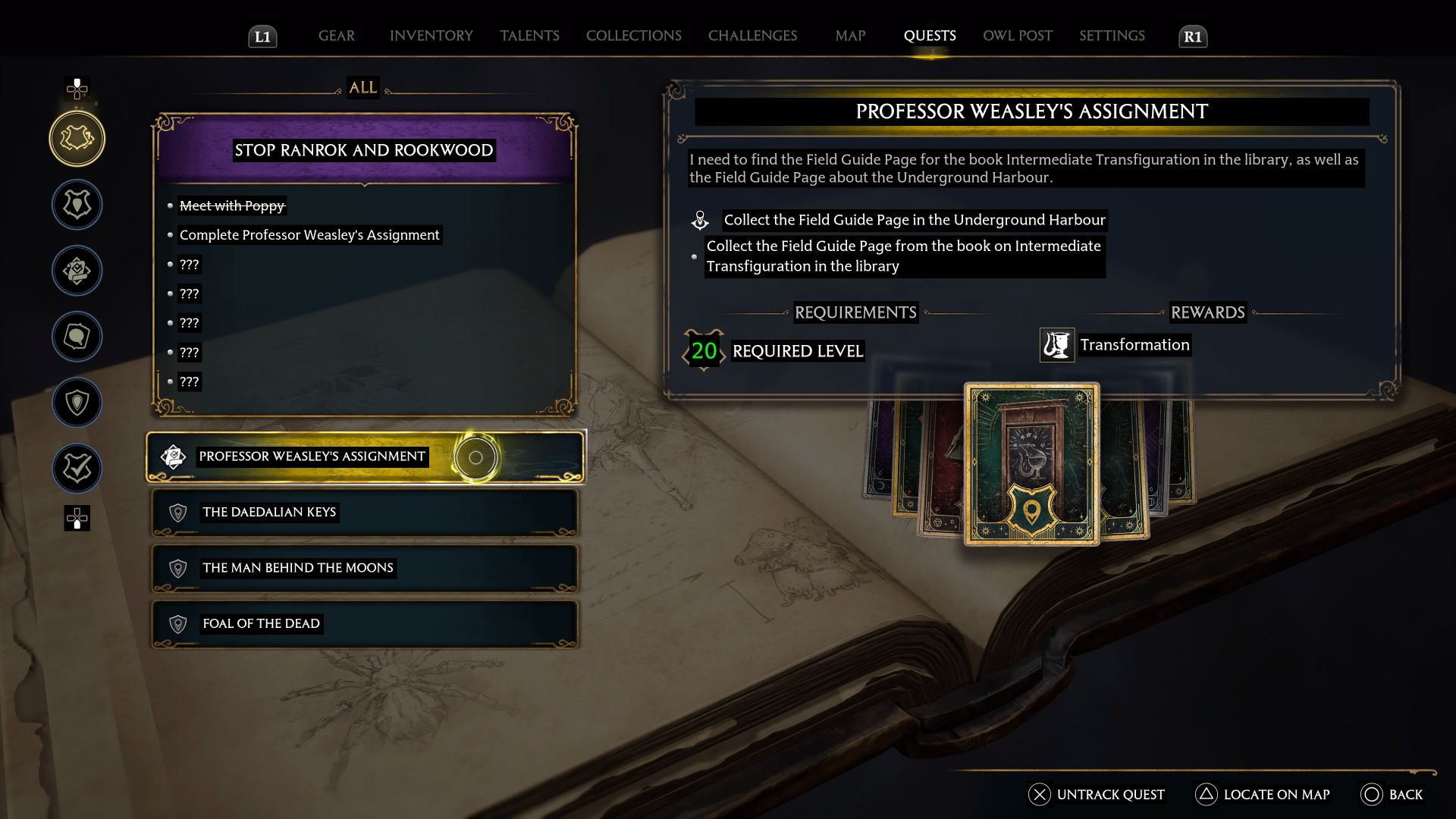Open the challenges shield icon in sidebar
Screen dimensions: 1456x819
[77, 403]
